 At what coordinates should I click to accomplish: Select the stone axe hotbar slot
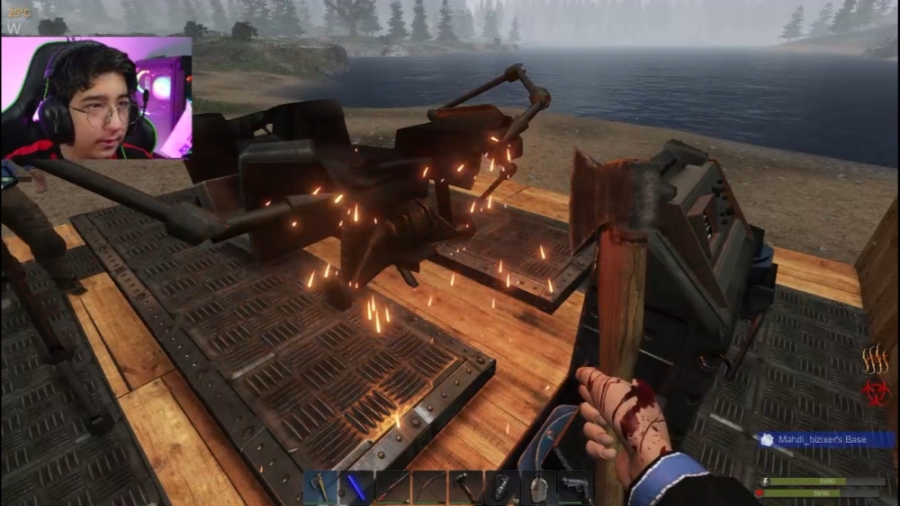click(x=321, y=487)
